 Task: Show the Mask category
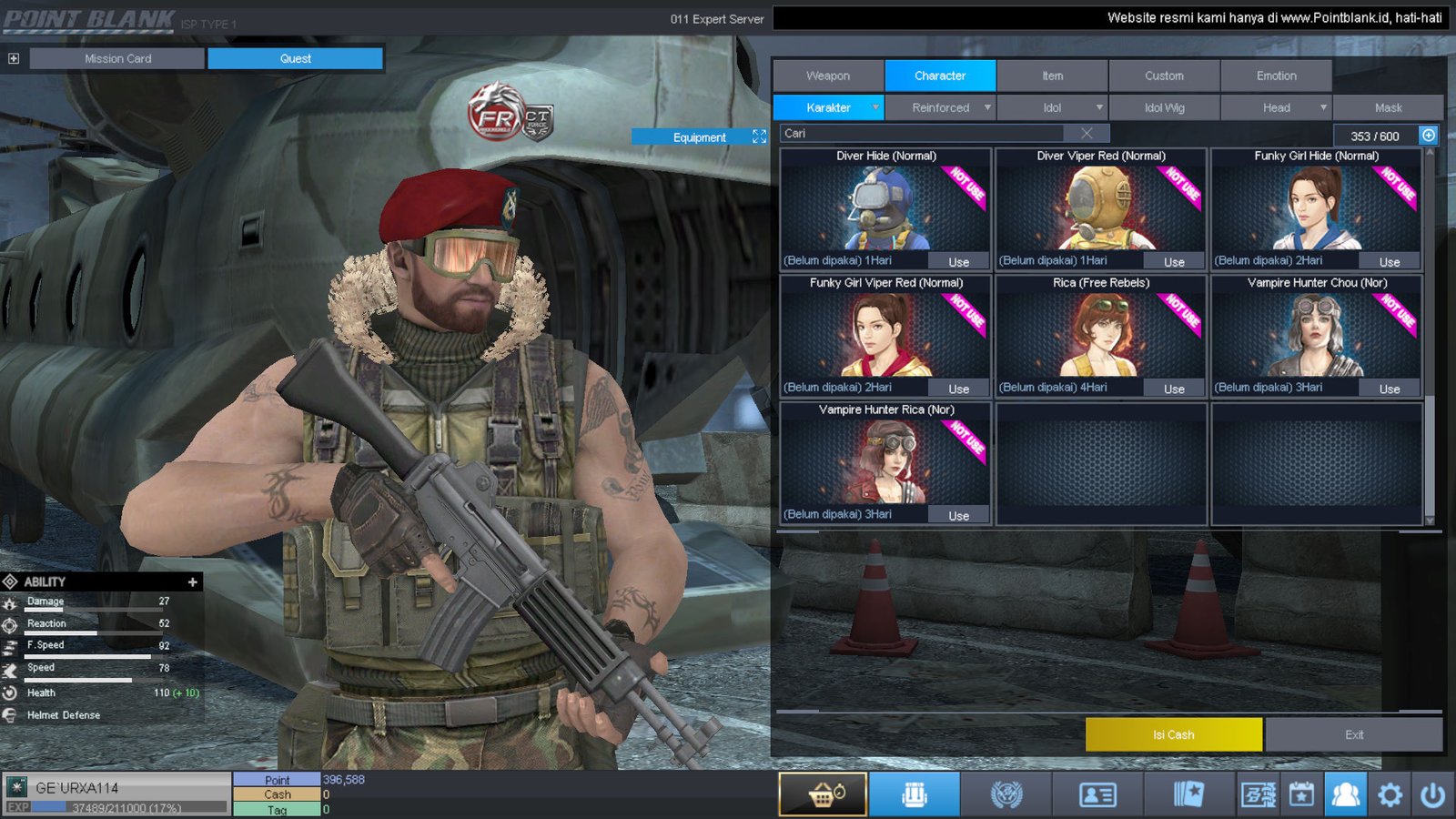1388,107
